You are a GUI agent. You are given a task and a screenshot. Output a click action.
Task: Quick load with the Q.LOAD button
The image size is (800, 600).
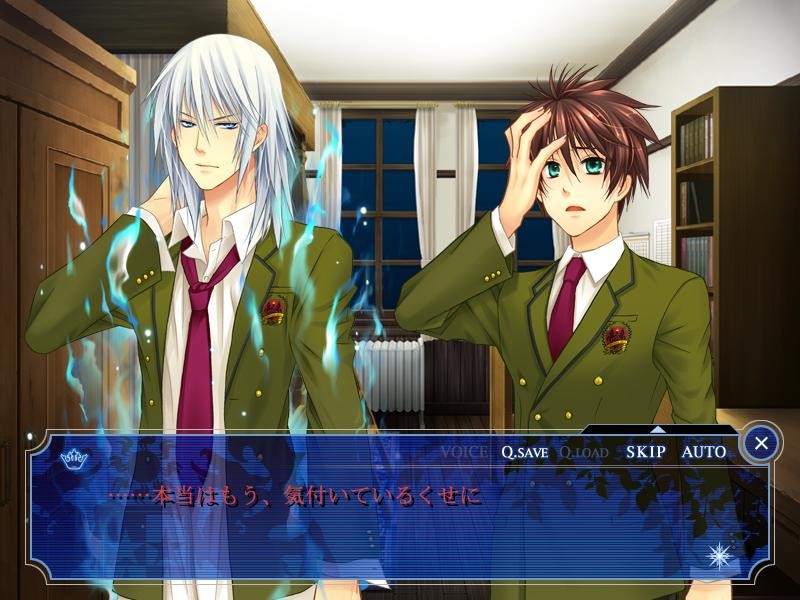click(x=583, y=452)
